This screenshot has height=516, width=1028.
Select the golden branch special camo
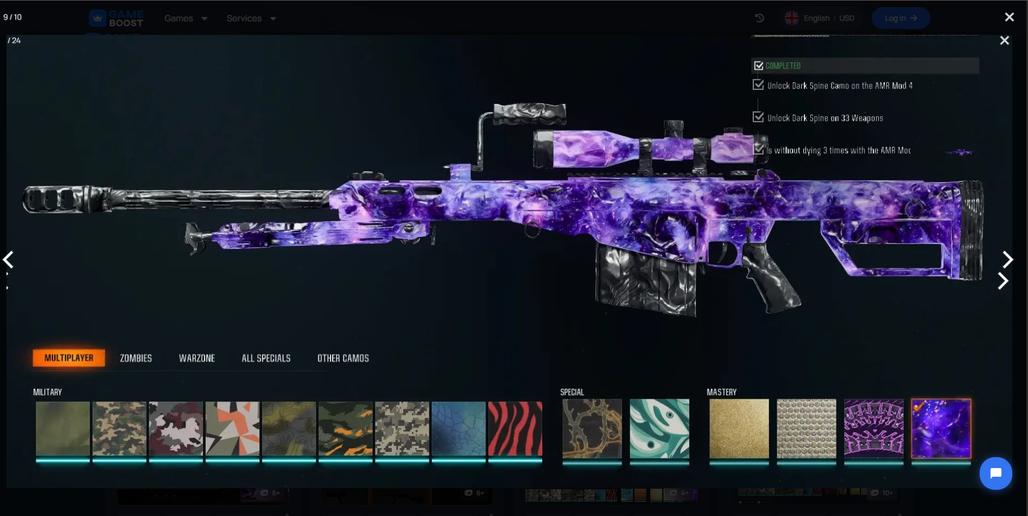click(592, 429)
